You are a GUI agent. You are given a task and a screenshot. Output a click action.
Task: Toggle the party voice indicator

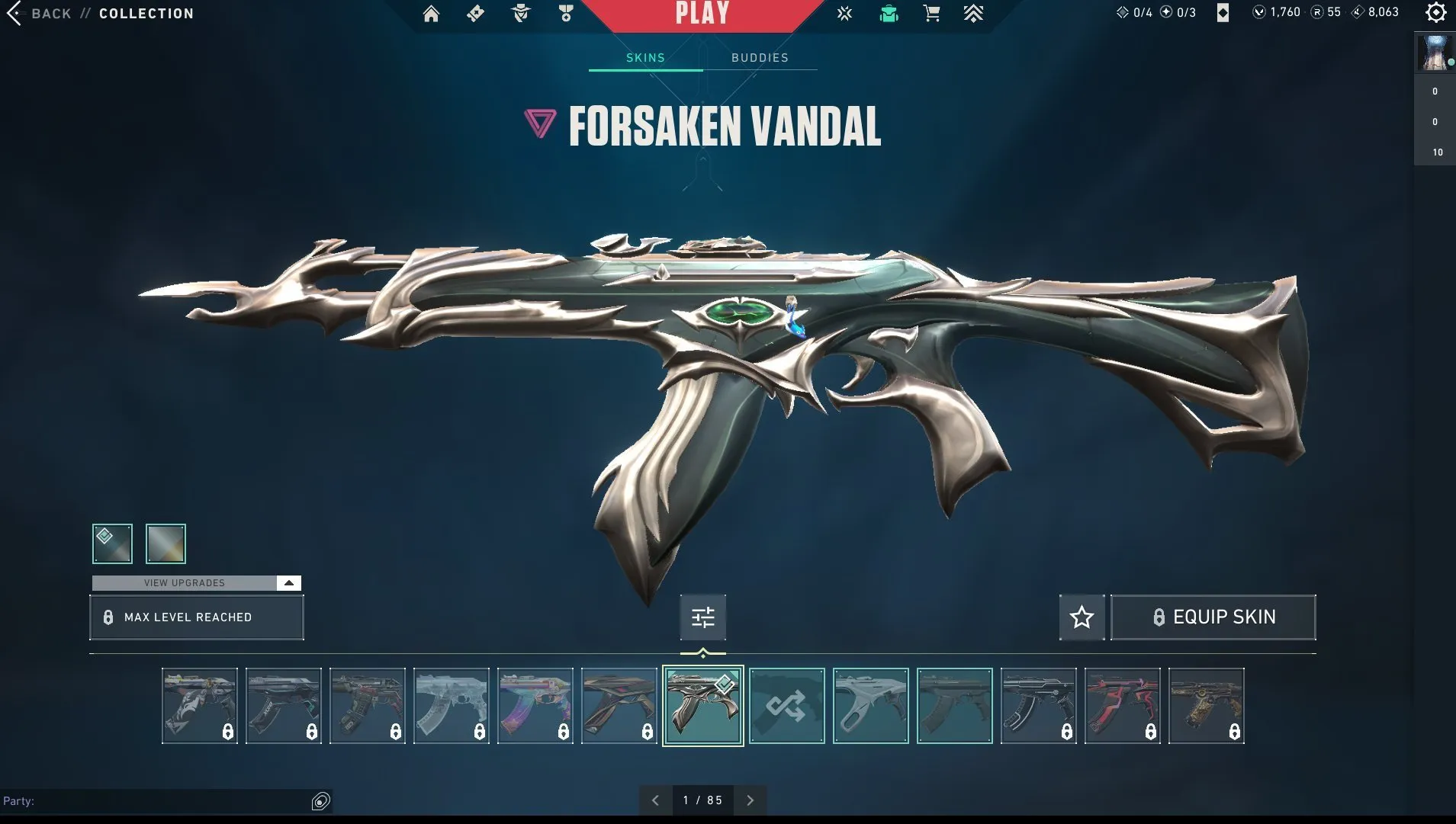[320, 801]
